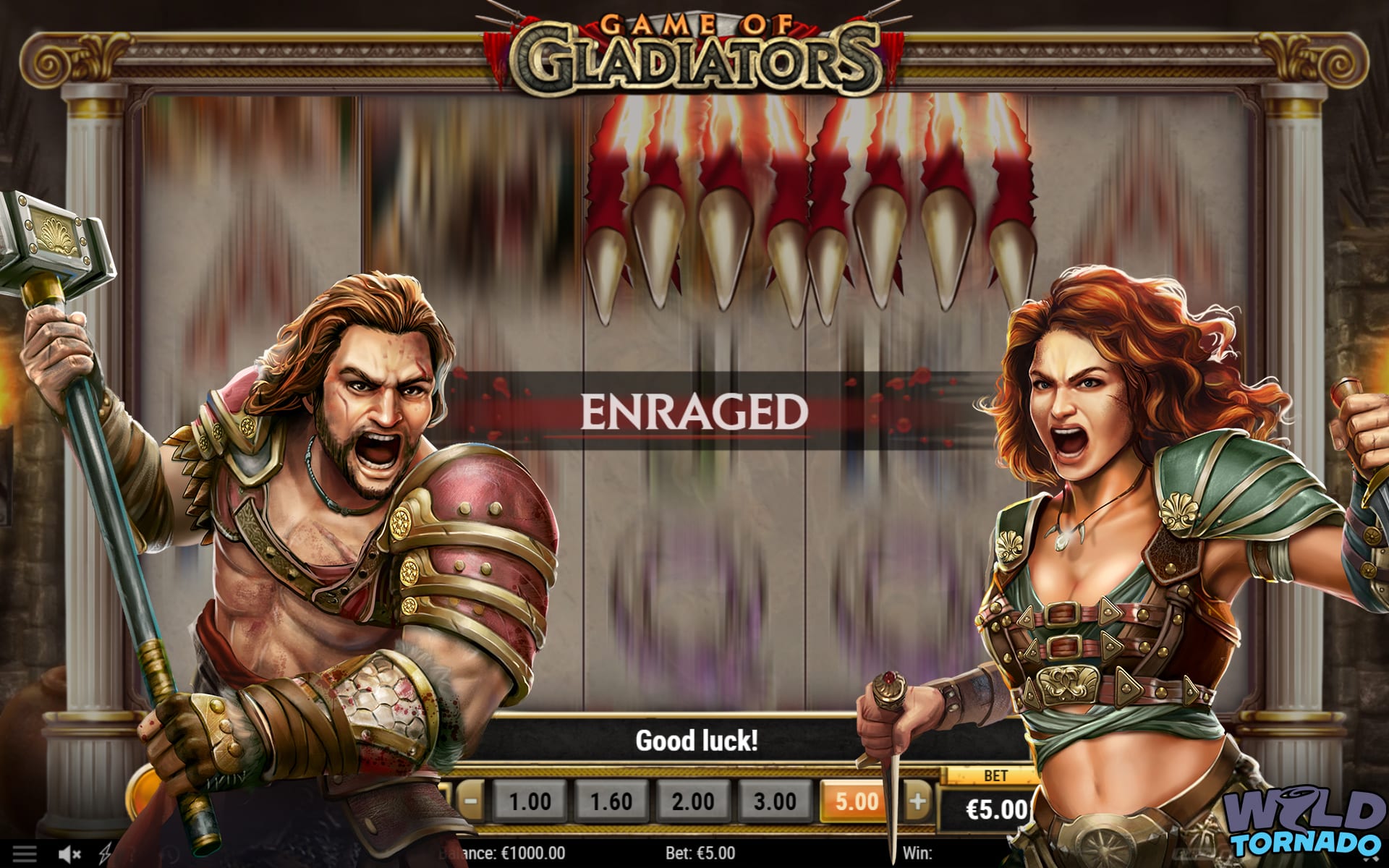Select the highlighted 5.00 bet
This screenshot has width=1389, height=868.
pos(855,801)
